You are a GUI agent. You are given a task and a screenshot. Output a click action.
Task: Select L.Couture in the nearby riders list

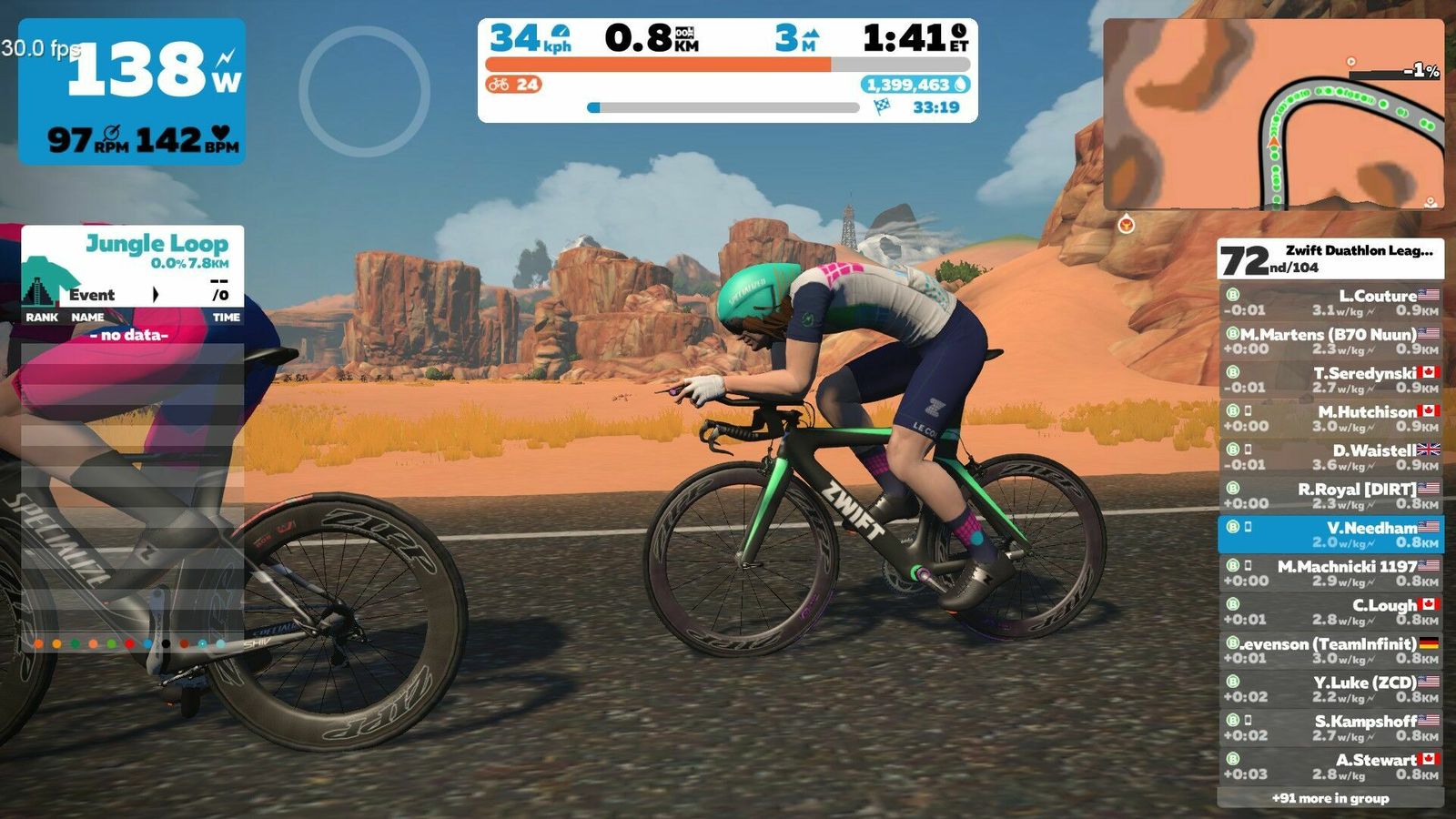(x=1330, y=302)
